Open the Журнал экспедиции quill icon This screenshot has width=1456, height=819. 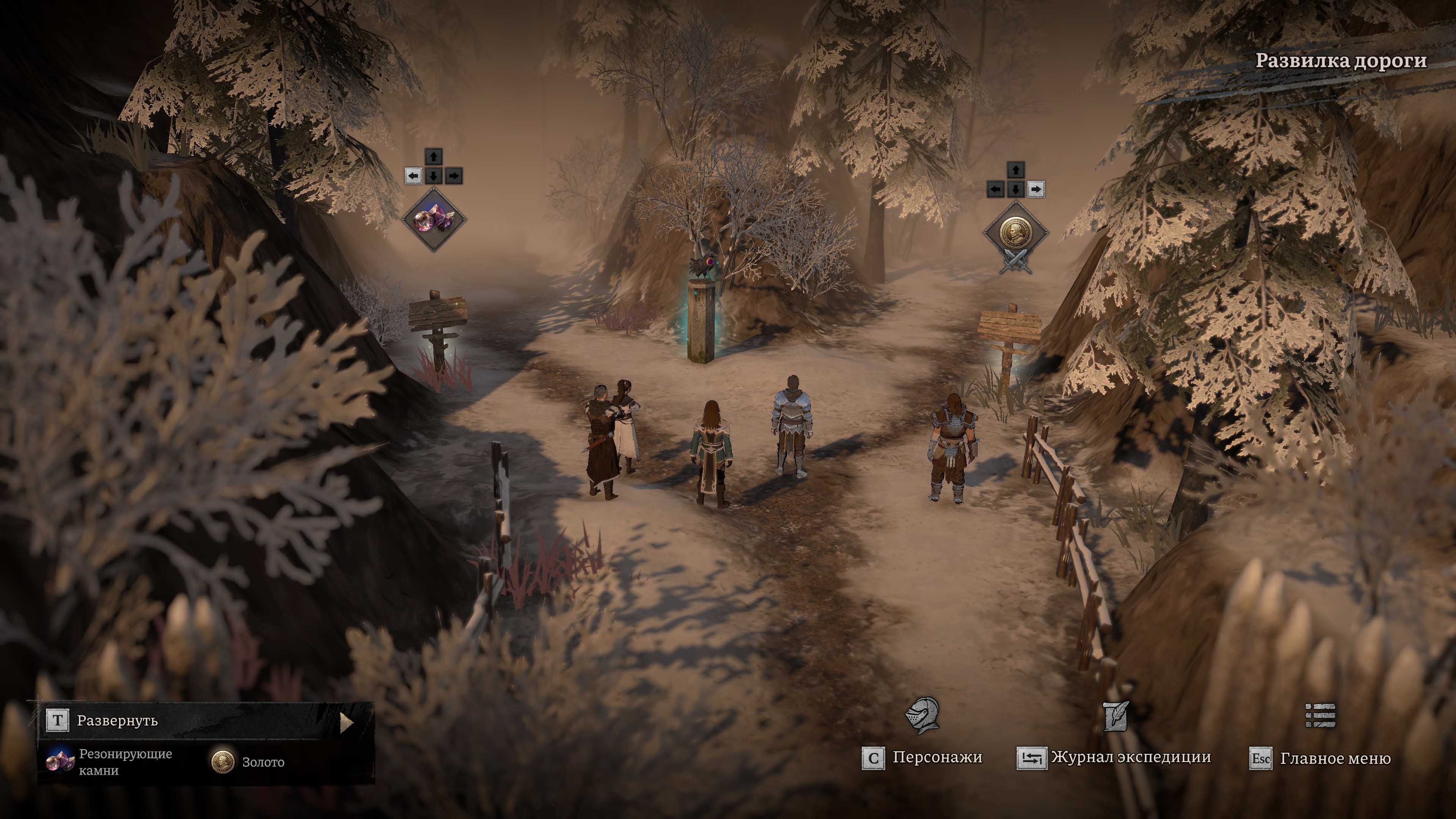click(x=1116, y=716)
